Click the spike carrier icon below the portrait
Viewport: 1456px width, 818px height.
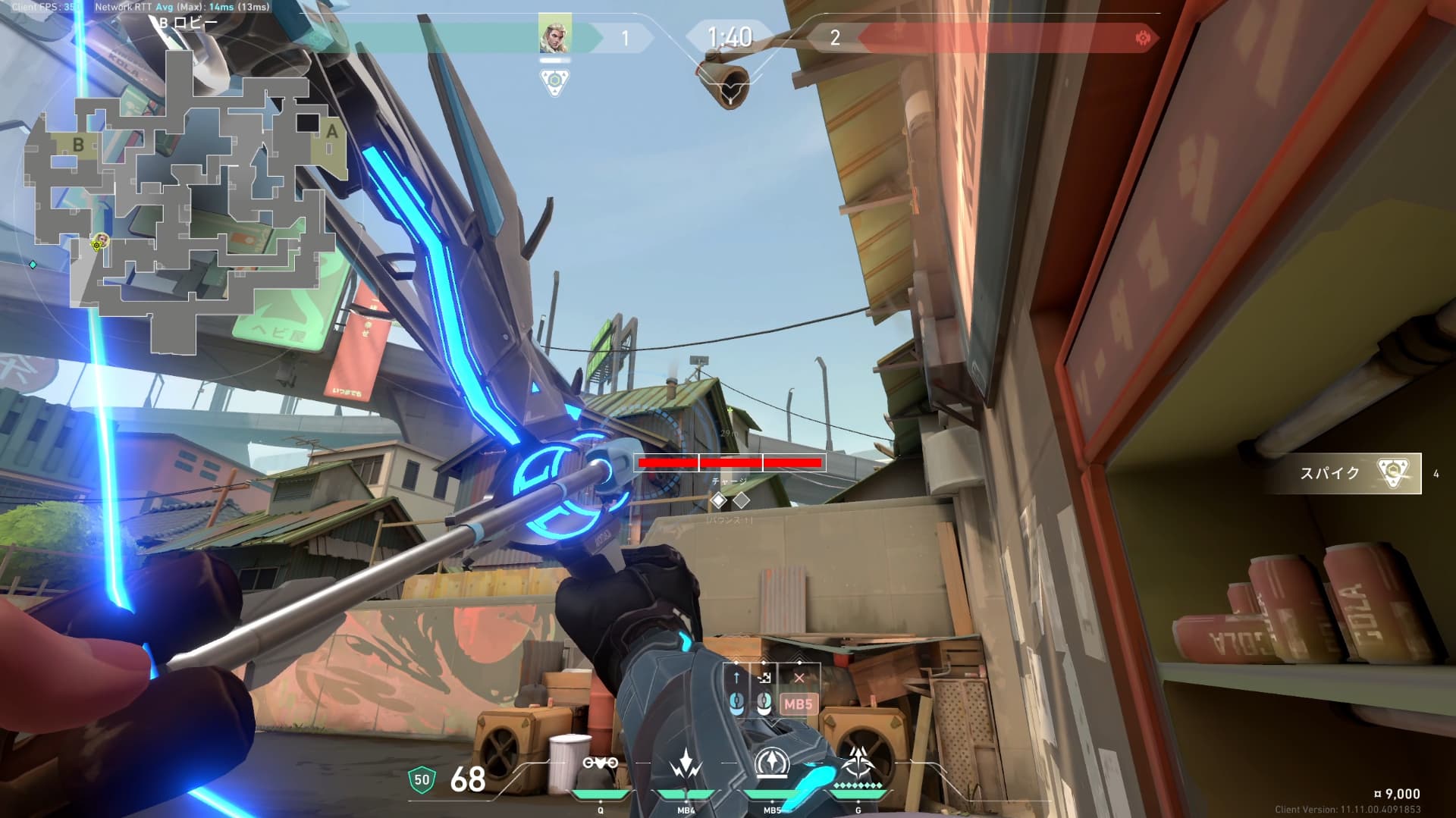coord(555,80)
